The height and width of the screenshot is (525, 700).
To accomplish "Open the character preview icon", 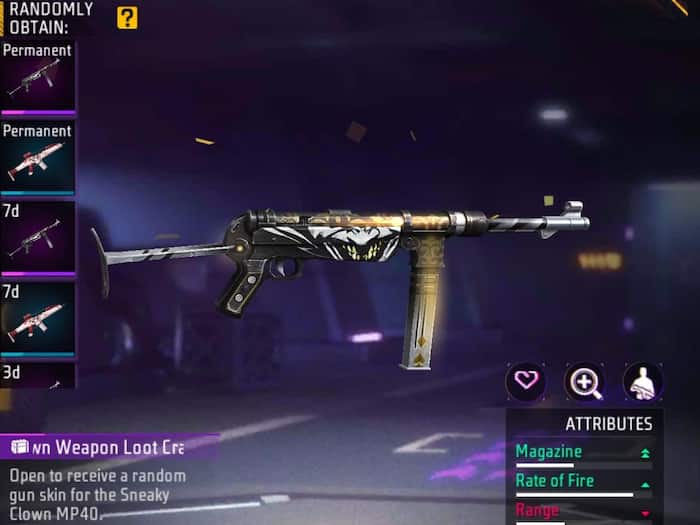I will [643, 382].
